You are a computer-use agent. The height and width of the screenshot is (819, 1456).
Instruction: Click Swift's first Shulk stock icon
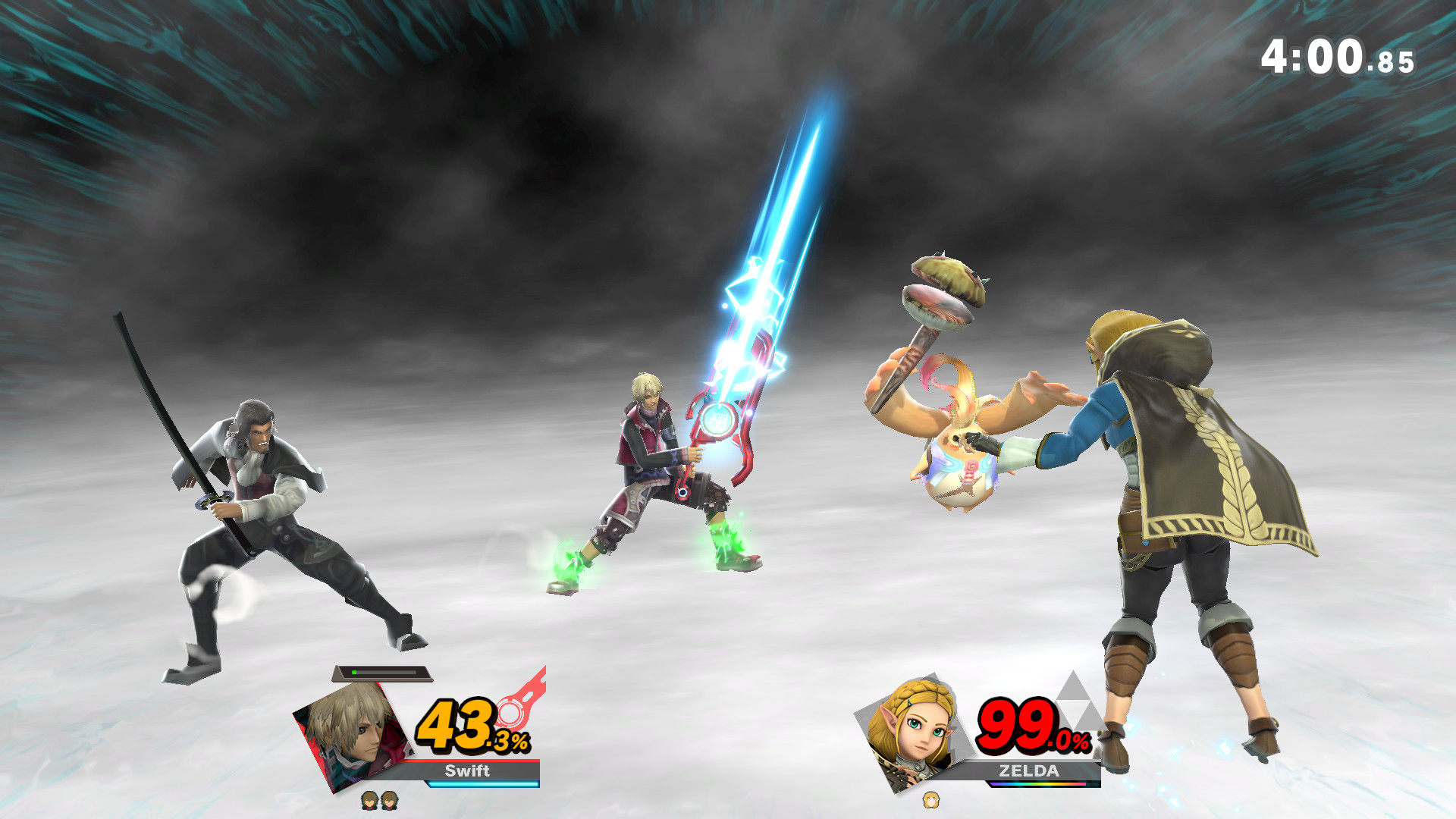pos(371,802)
